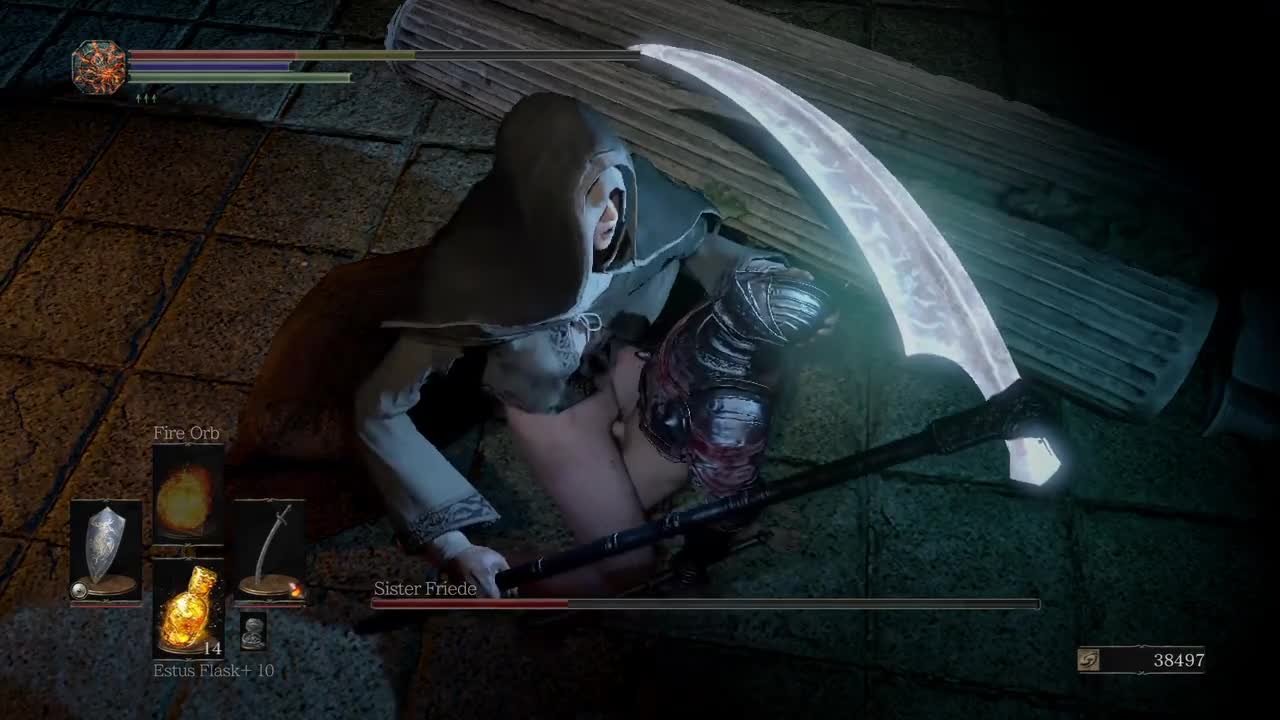1280x720 pixels.
Task: Use the Estus Flask item slot
Action: pyautogui.click(x=187, y=609)
